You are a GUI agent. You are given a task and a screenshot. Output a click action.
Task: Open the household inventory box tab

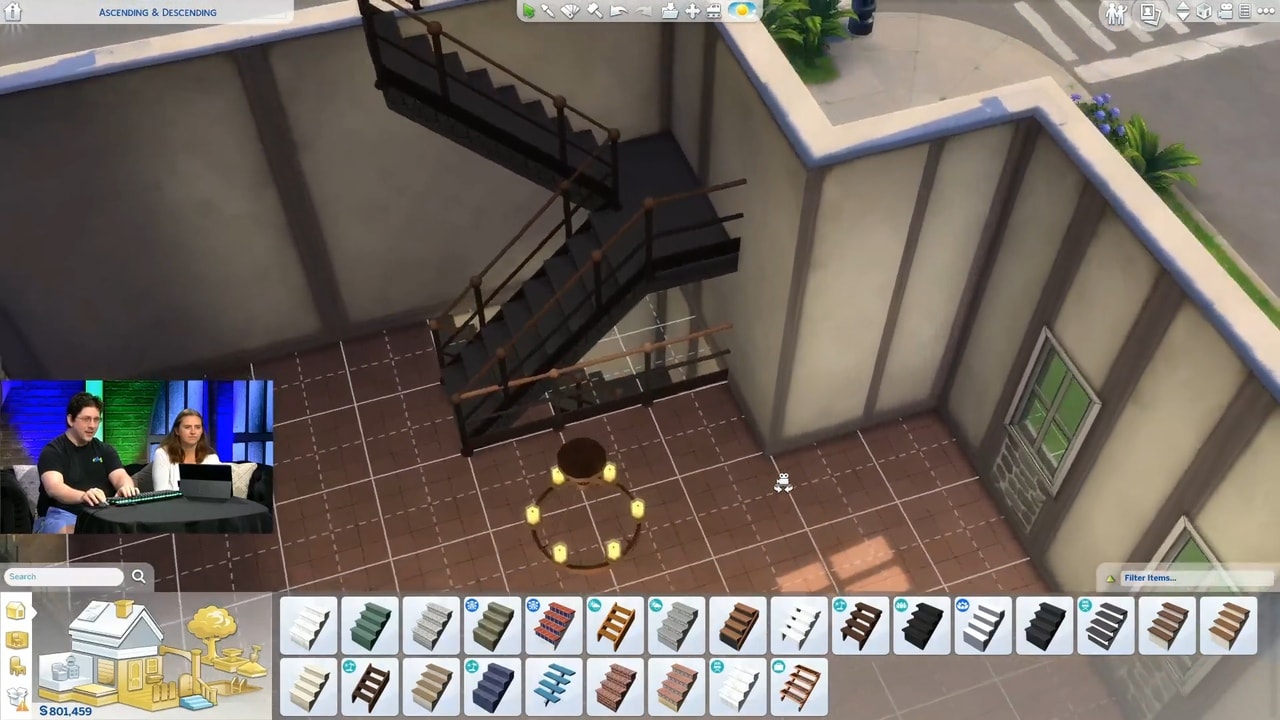17,696
